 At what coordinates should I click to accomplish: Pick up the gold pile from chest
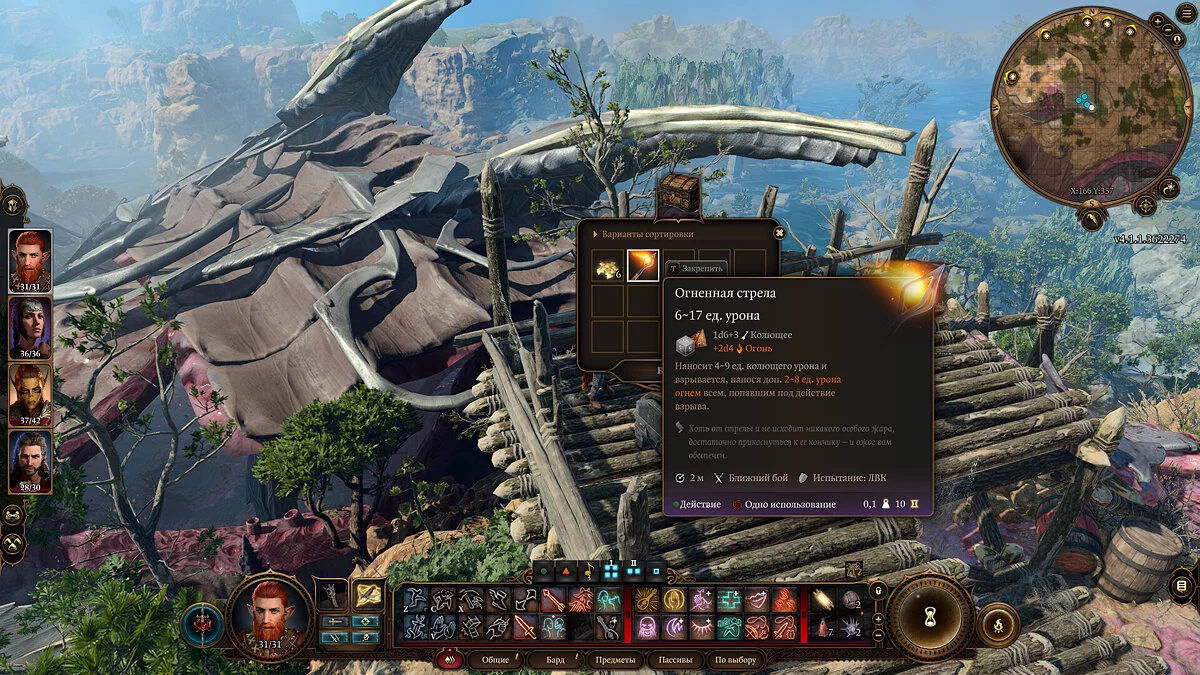click(607, 266)
